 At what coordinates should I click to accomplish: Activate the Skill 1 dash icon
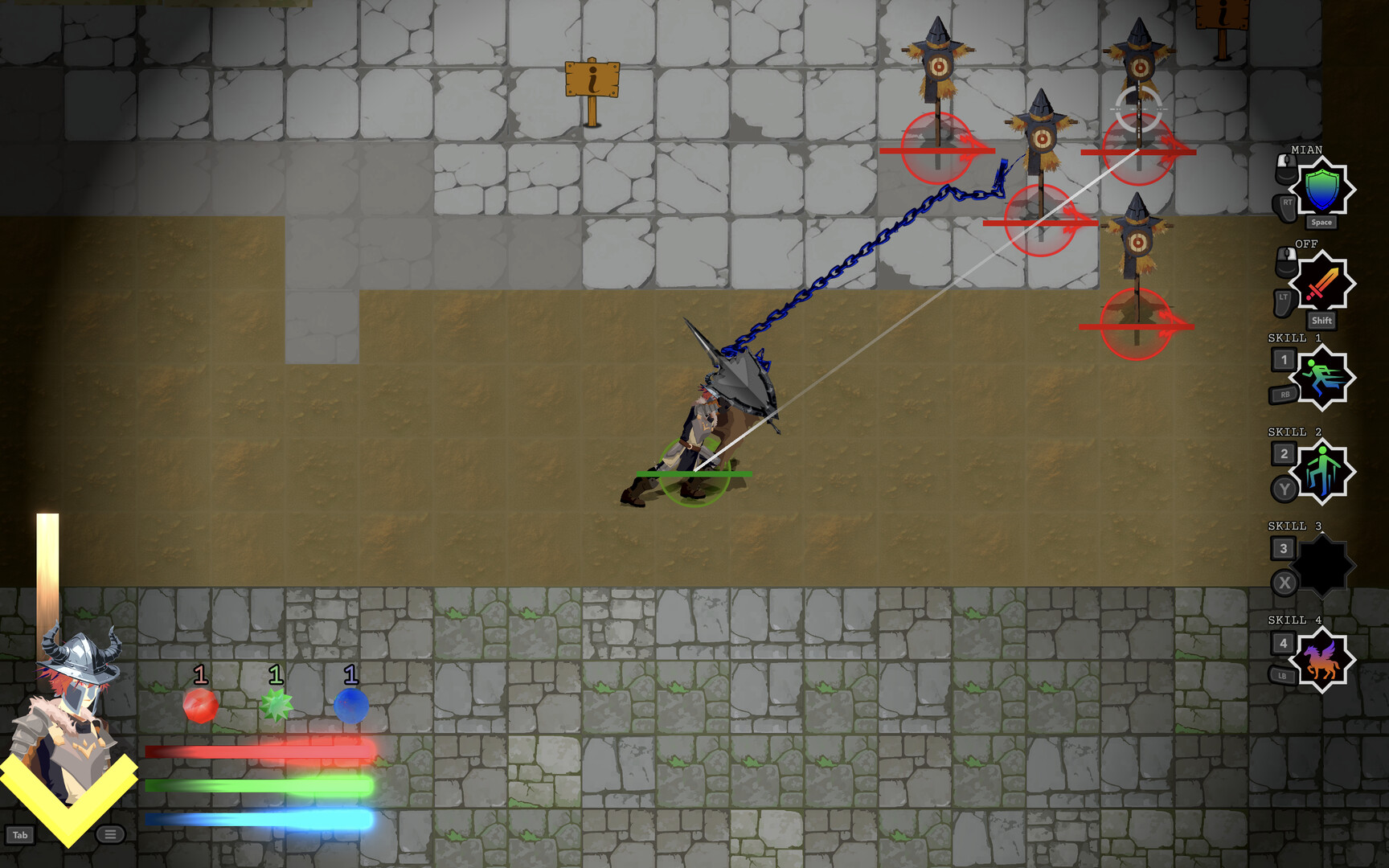point(1323,379)
